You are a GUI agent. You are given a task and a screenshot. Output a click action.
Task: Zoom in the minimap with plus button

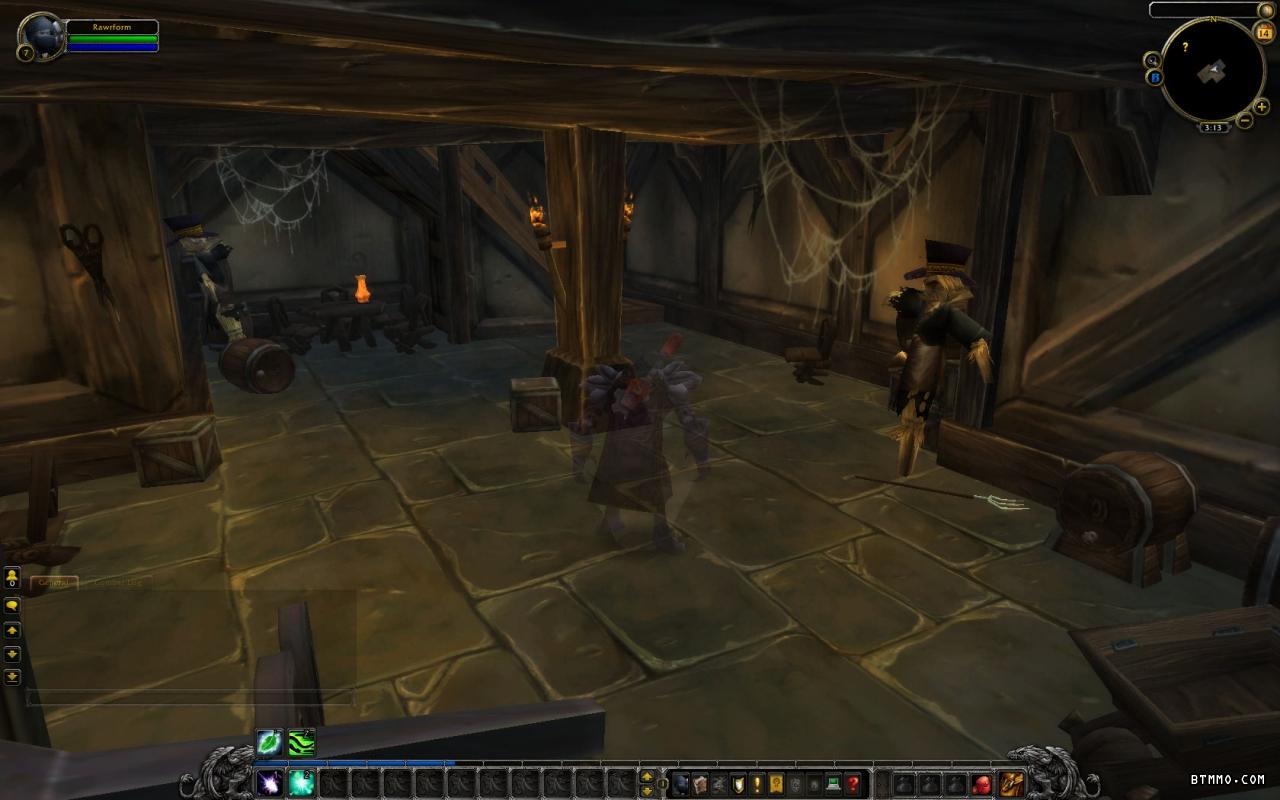point(1262,107)
